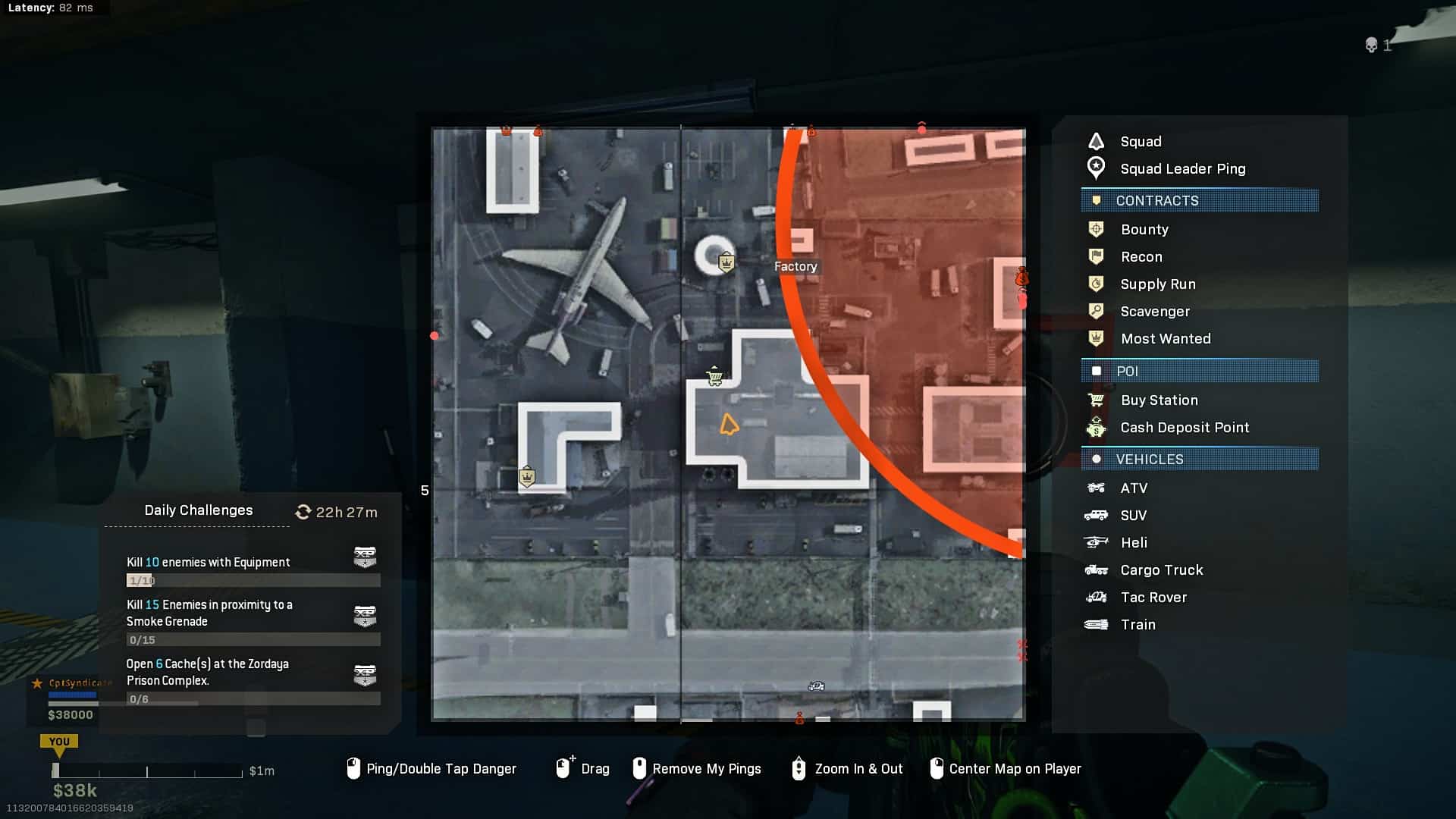Select Cargo Truck in the legend
This screenshot has width=1456, height=819.
tap(1161, 570)
